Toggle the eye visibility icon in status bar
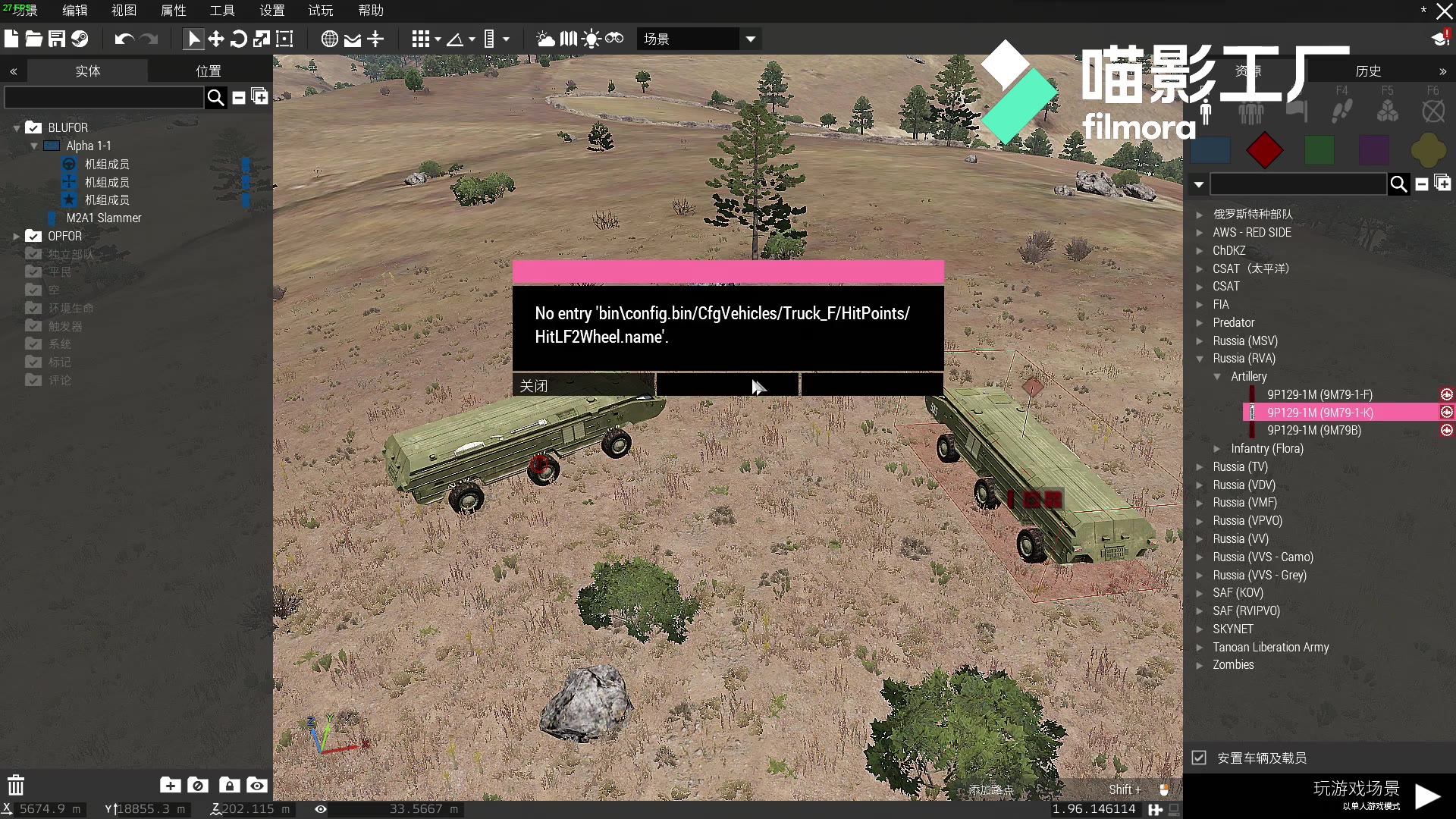 click(320, 809)
